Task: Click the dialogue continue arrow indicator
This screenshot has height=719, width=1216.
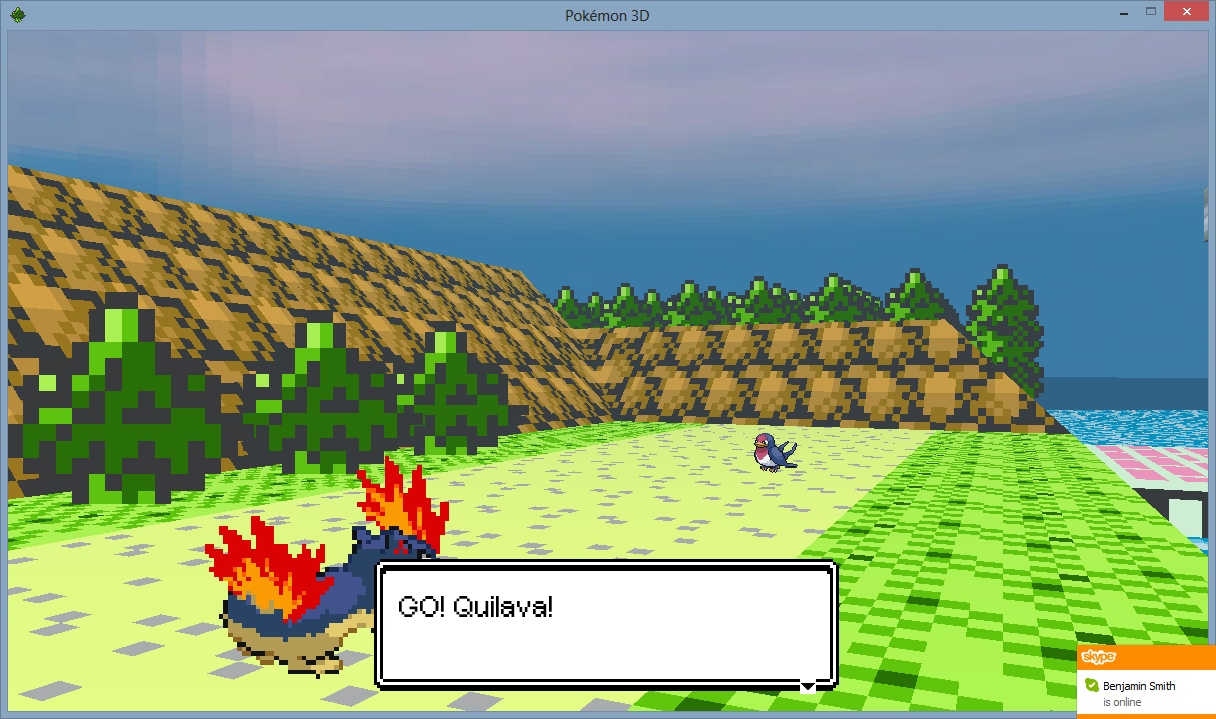Action: [807, 686]
